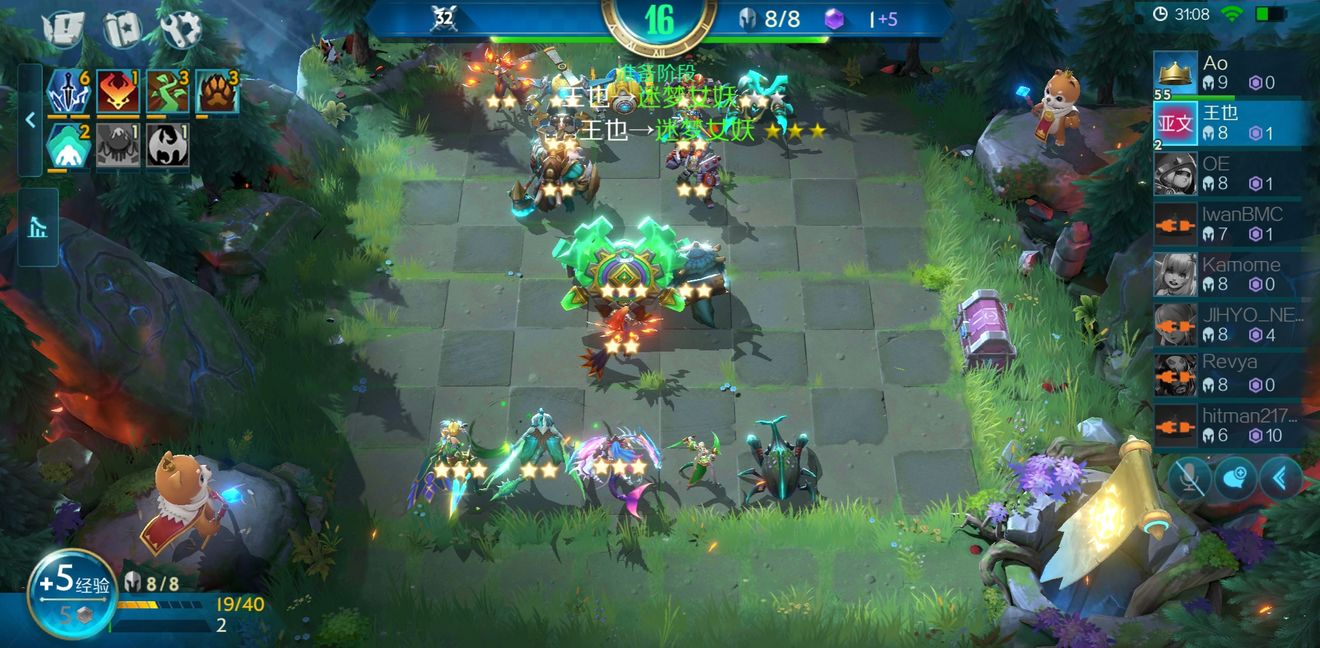This screenshot has height=648, width=1320.
Task: Inspect the orange paw print synergy icon
Action: click(x=217, y=92)
